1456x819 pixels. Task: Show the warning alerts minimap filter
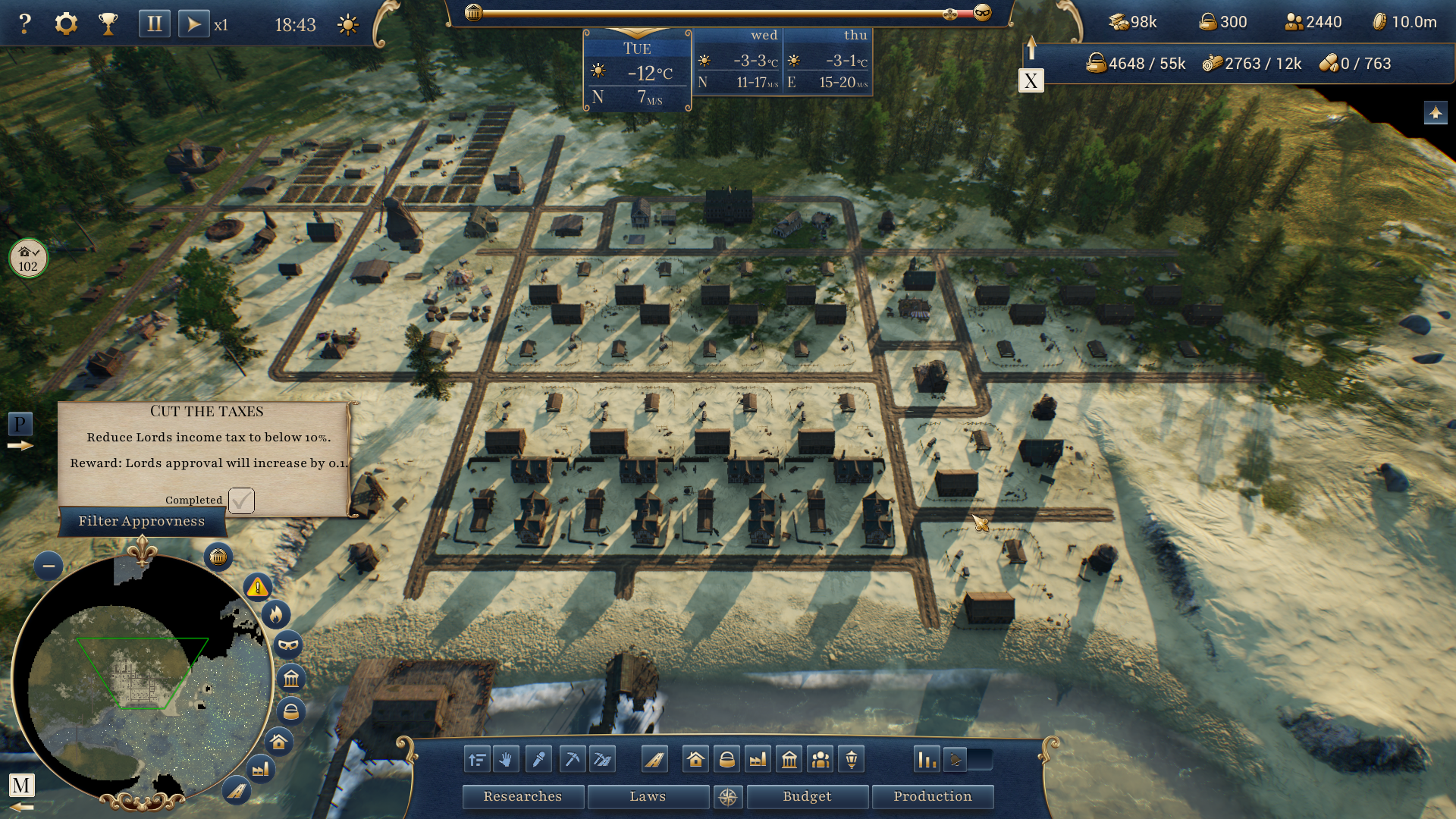(x=258, y=587)
